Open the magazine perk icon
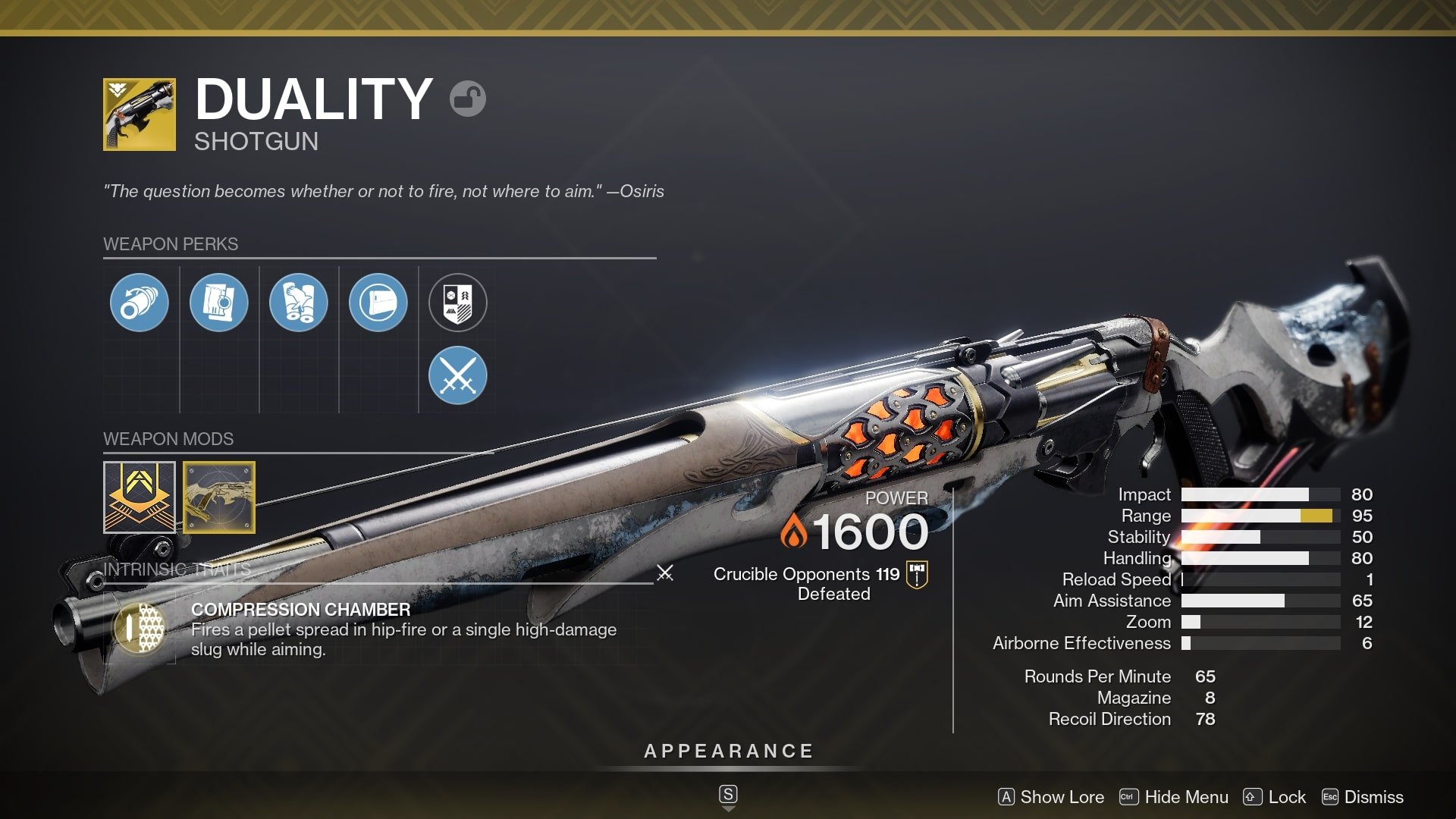 point(219,301)
